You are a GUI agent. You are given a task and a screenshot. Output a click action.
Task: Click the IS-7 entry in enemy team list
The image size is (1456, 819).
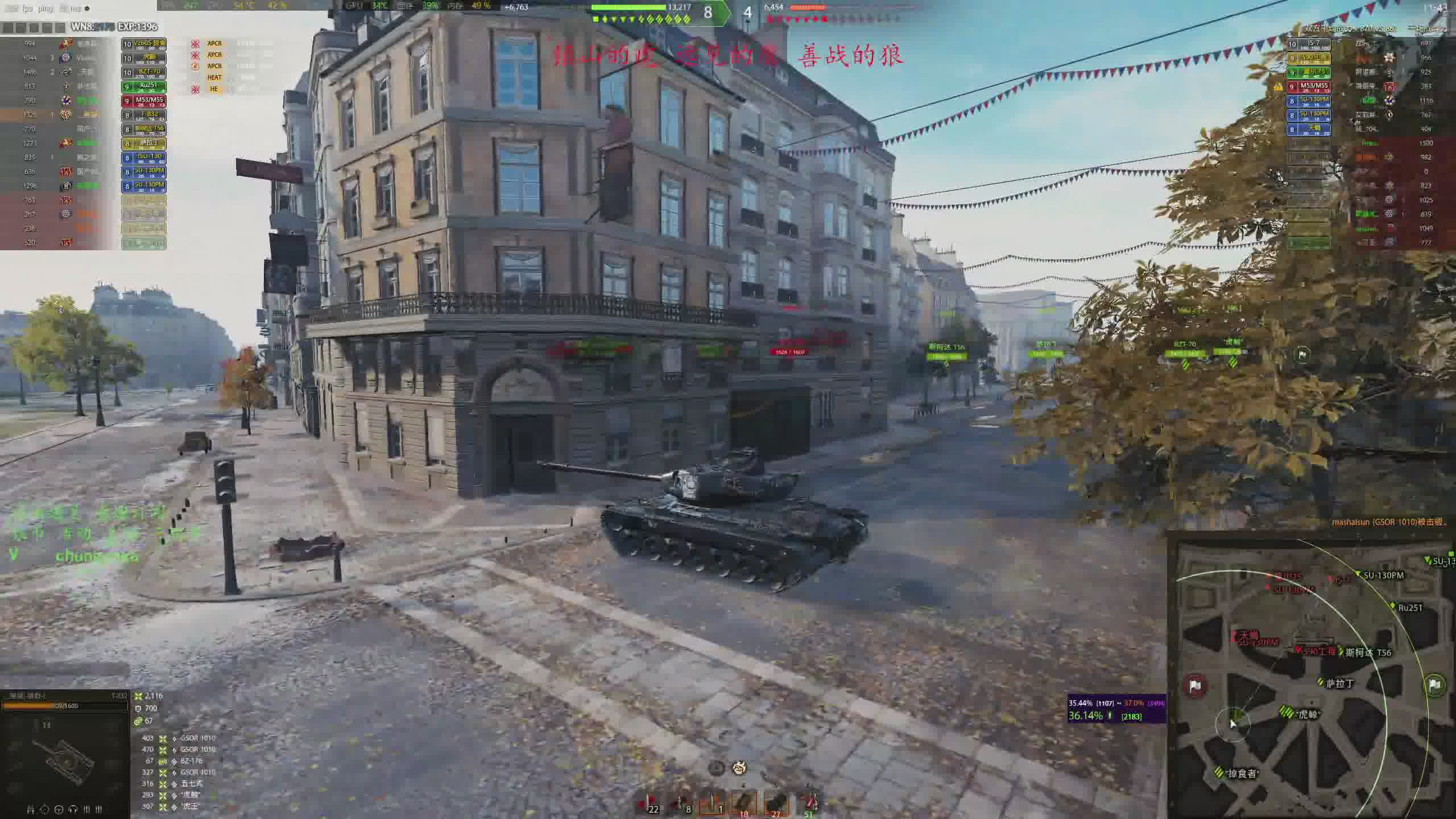click(x=1309, y=44)
